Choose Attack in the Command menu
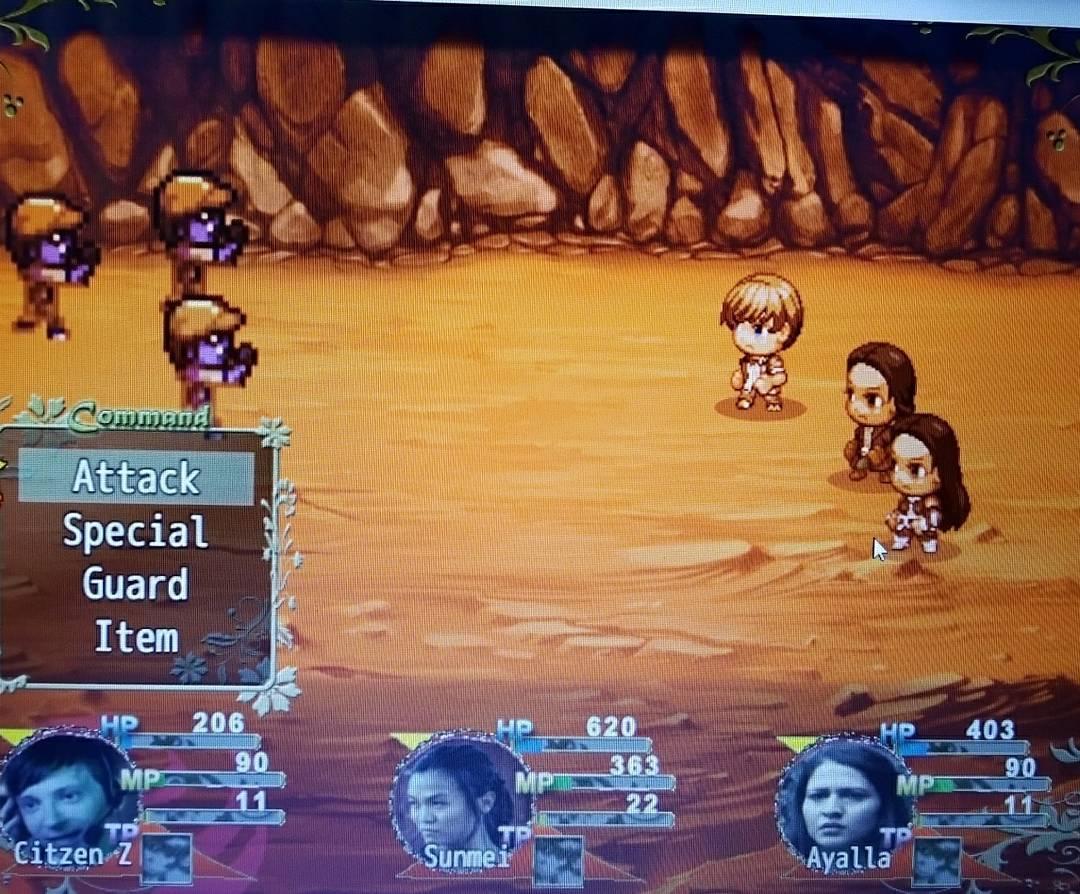Image resolution: width=1080 pixels, height=894 pixels. point(137,478)
